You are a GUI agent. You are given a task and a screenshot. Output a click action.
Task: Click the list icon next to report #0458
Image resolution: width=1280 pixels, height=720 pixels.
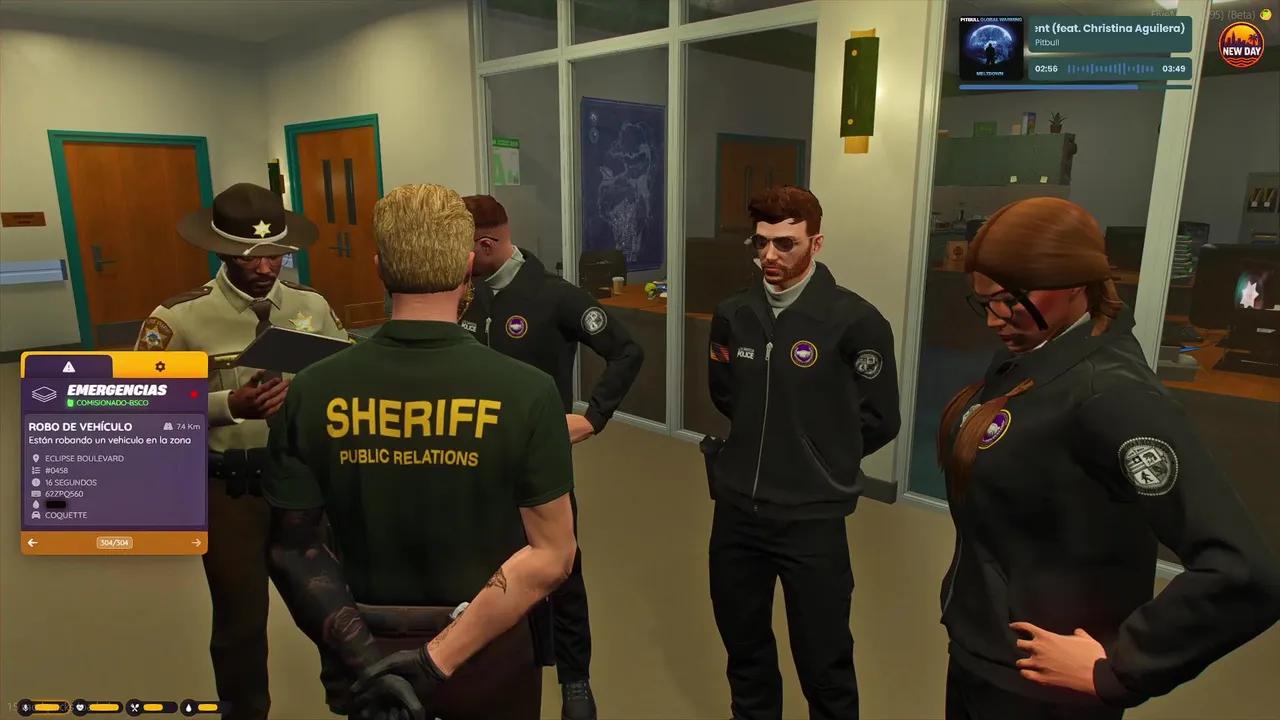(x=34, y=469)
